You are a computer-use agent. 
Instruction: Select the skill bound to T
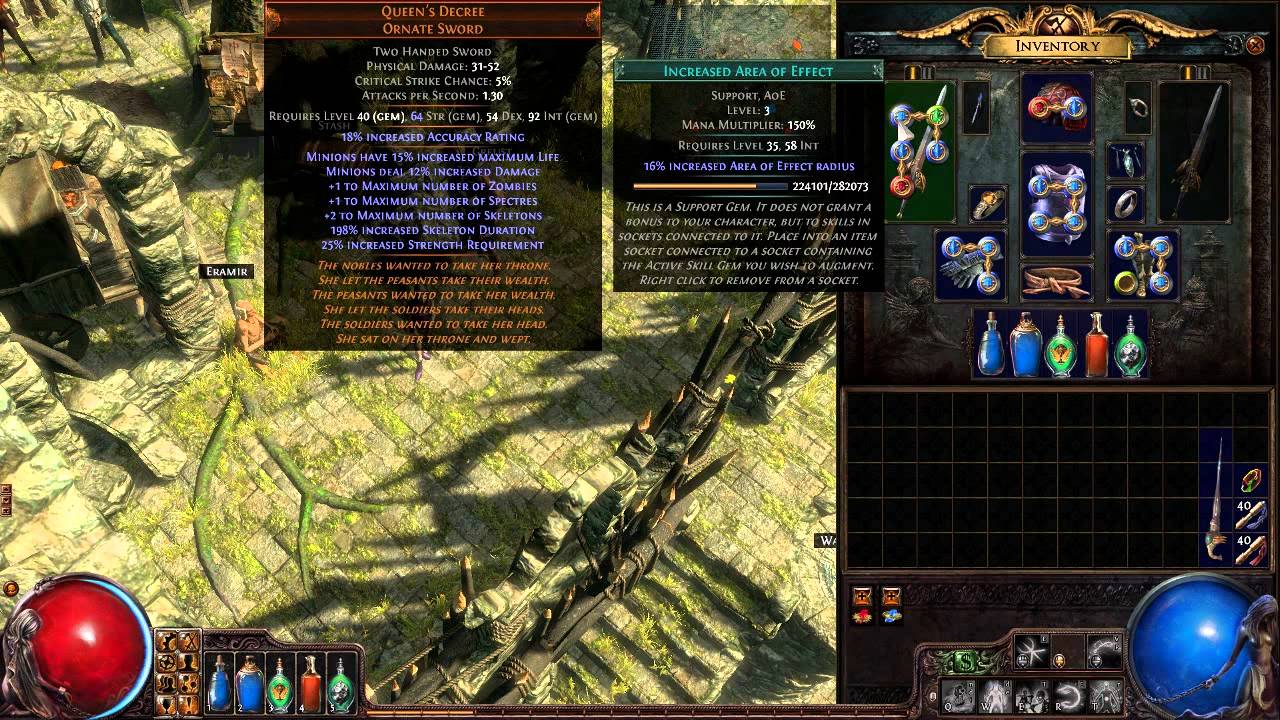1106,697
